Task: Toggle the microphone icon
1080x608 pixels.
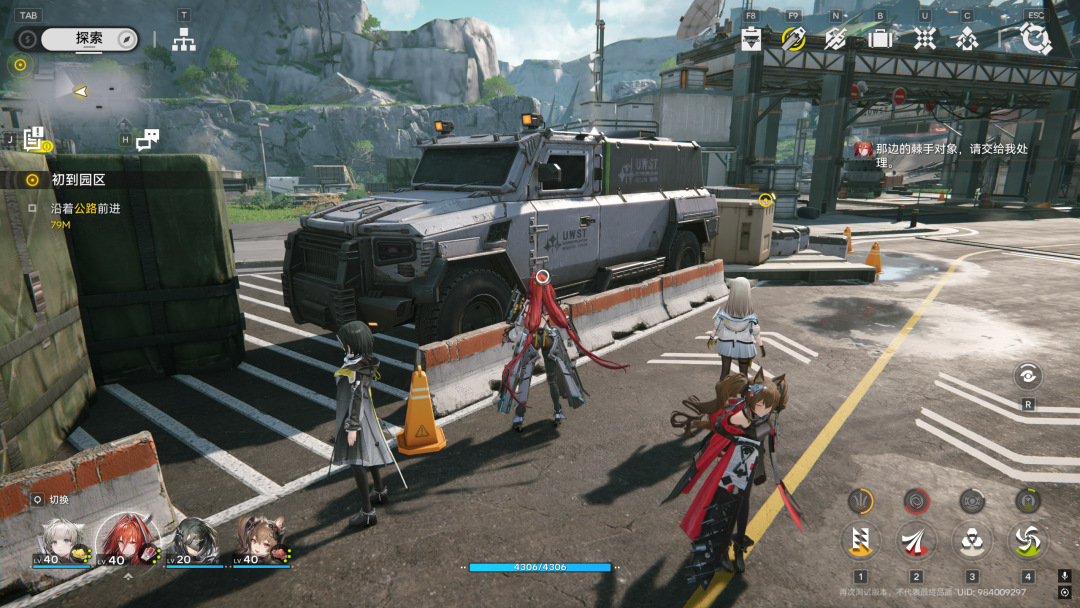Action: [1064, 576]
